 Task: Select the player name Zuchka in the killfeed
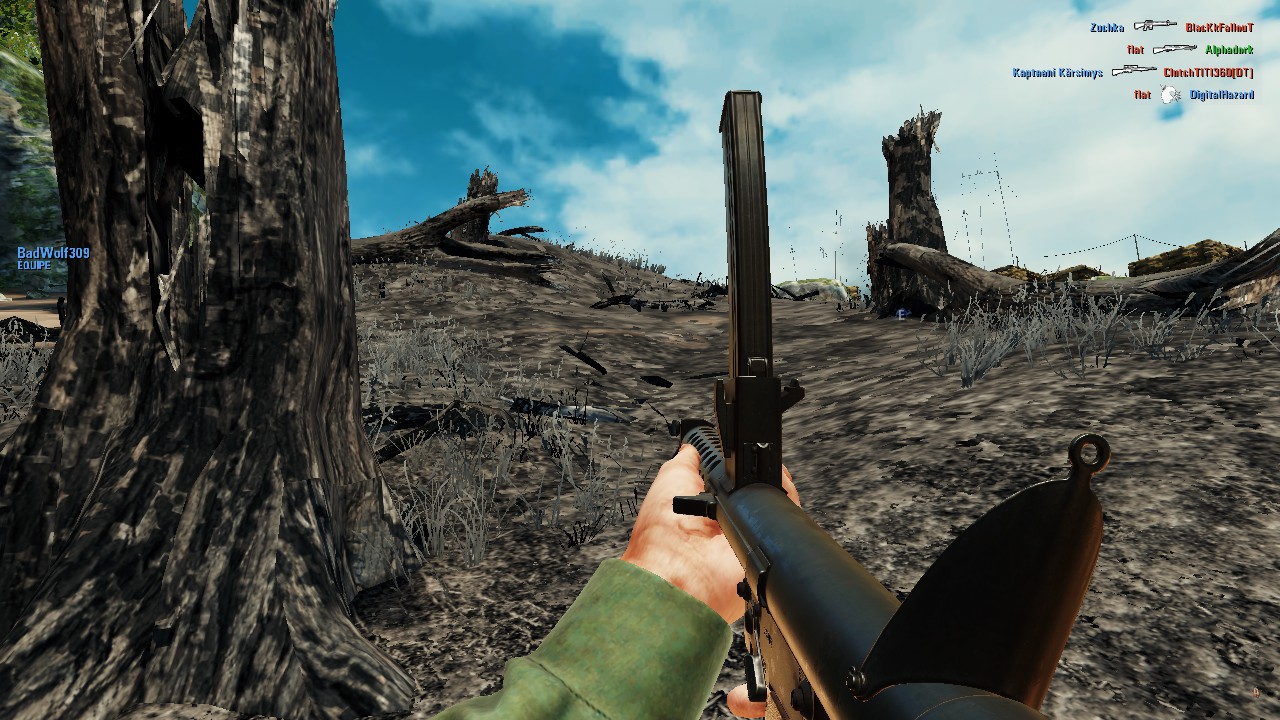(1107, 28)
